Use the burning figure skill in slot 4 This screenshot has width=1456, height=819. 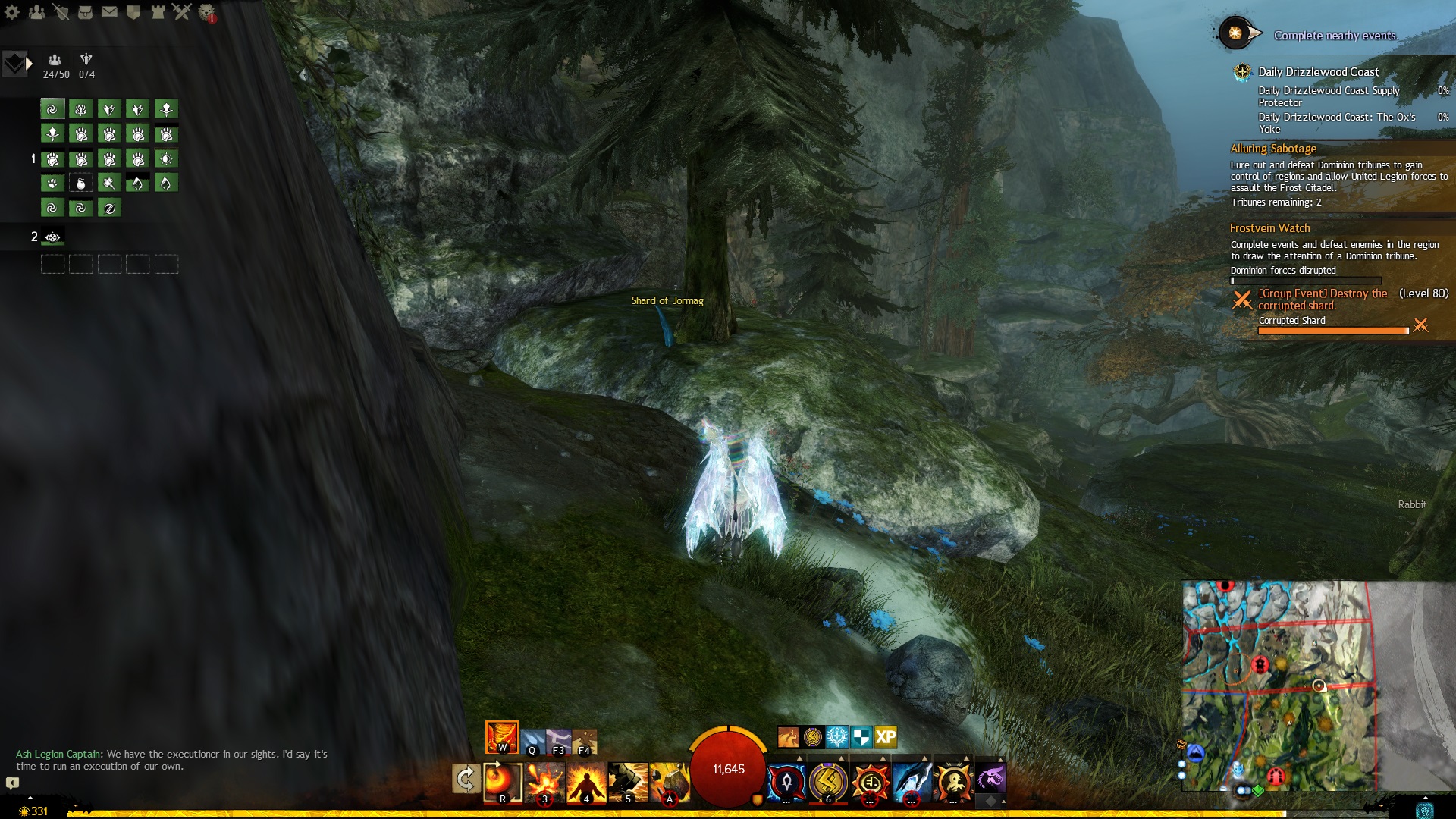click(x=586, y=782)
